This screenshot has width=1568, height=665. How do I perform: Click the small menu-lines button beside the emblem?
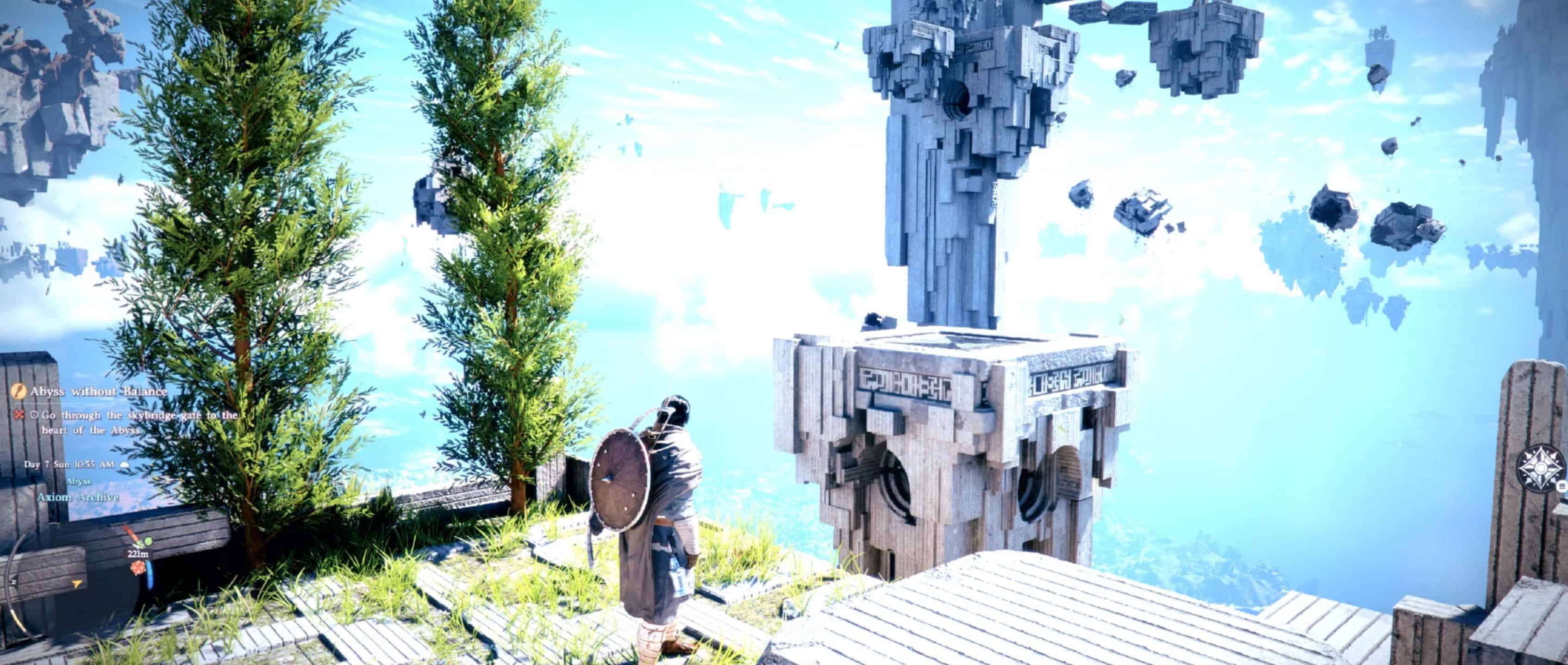tap(1562, 486)
